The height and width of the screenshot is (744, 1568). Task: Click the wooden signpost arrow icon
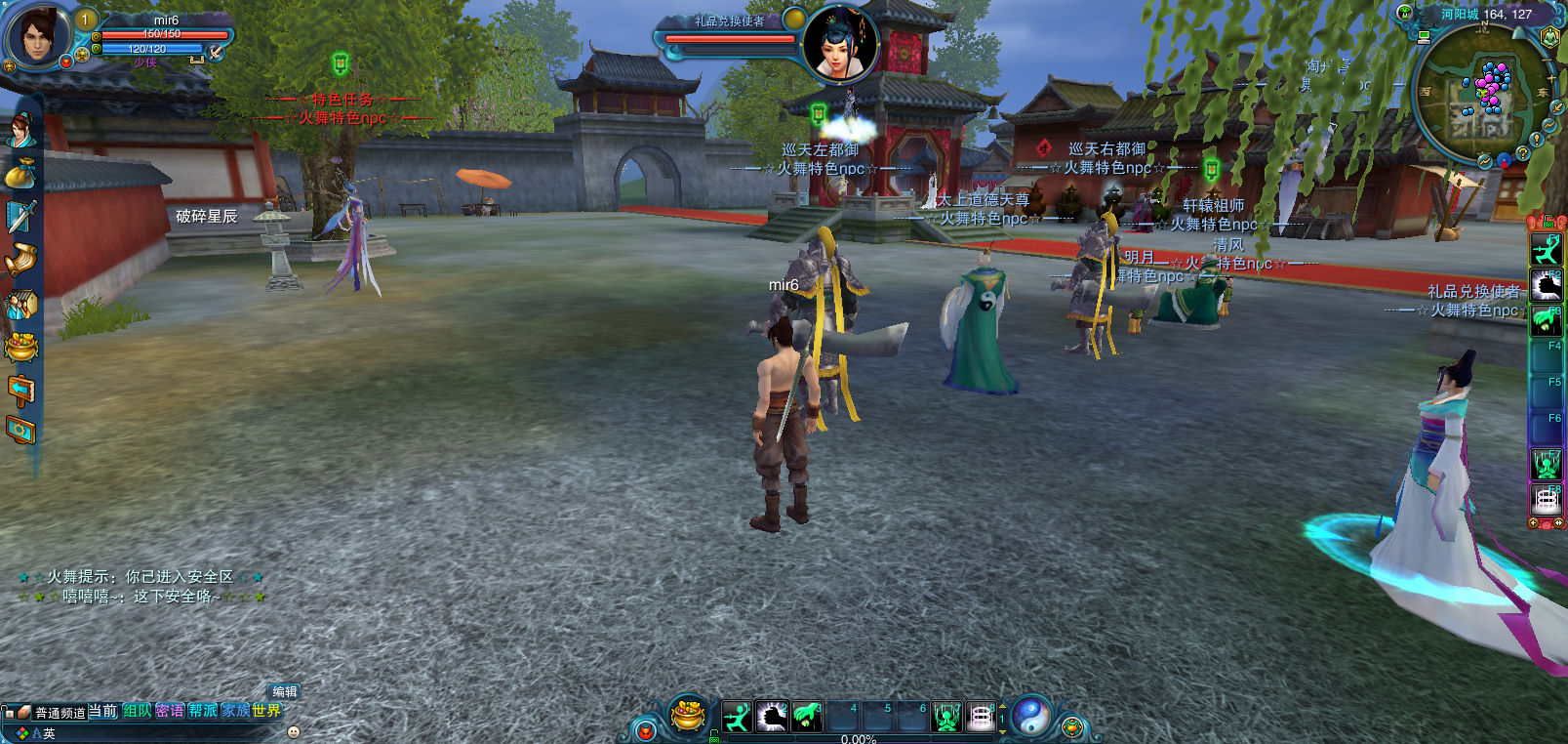[21, 390]
